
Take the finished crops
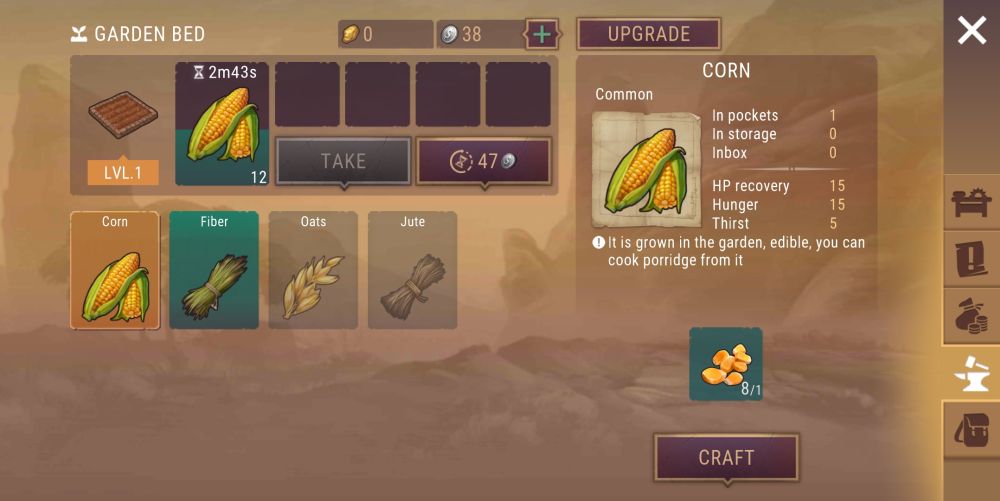[343, 161]
